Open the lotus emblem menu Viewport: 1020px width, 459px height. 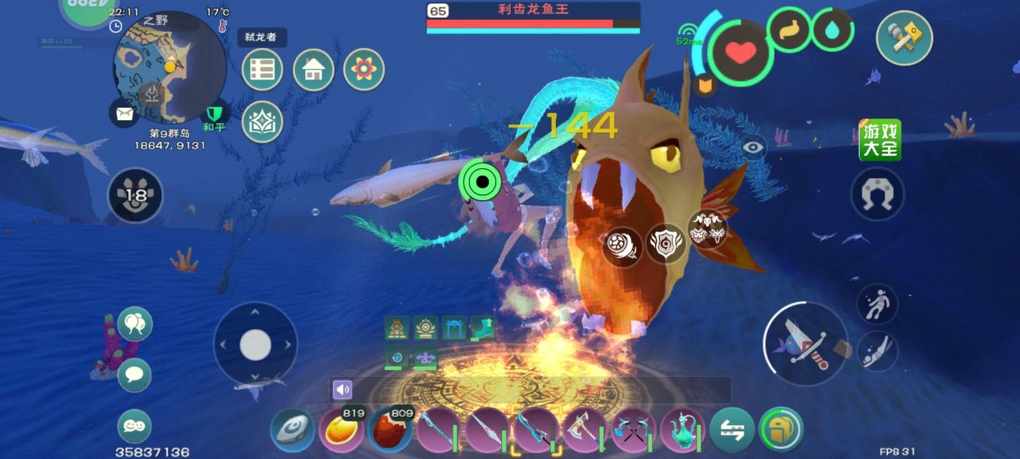pos(263,121)
